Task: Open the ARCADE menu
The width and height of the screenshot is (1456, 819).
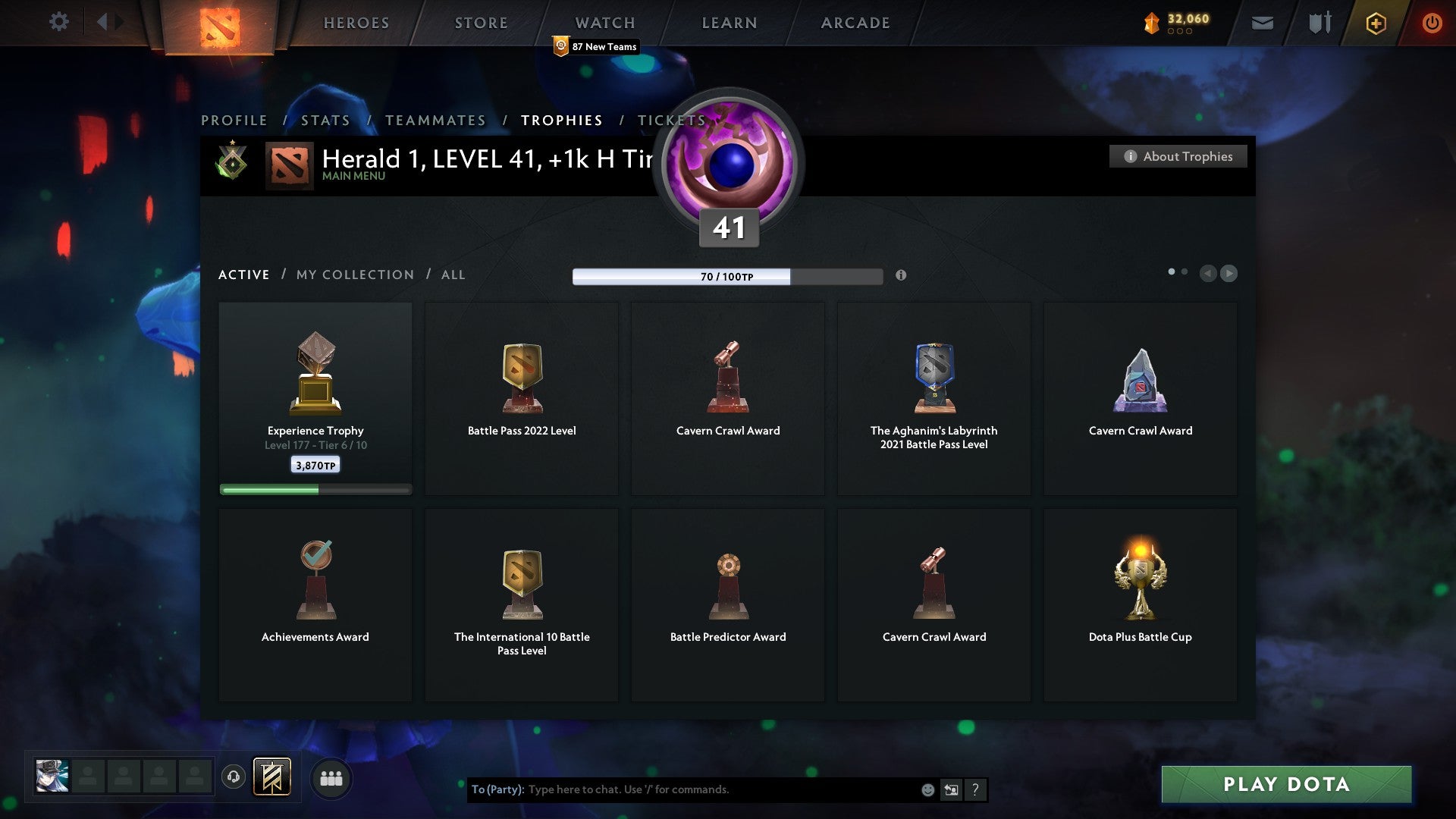Action: 854,22
